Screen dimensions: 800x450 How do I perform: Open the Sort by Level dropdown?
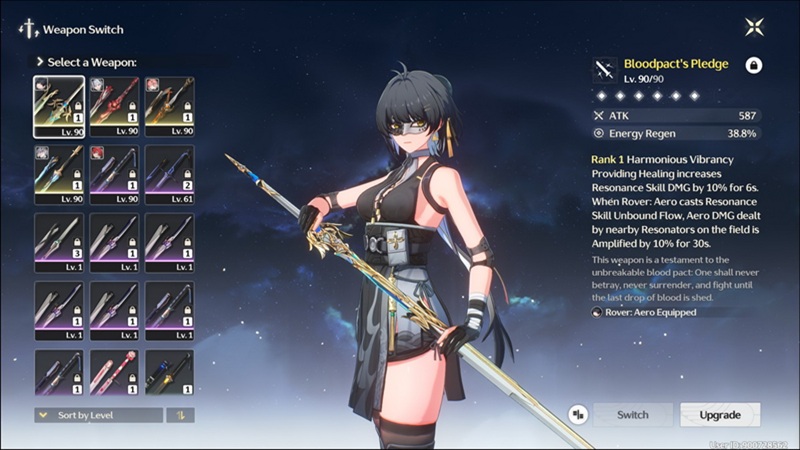tap(98, 414)
